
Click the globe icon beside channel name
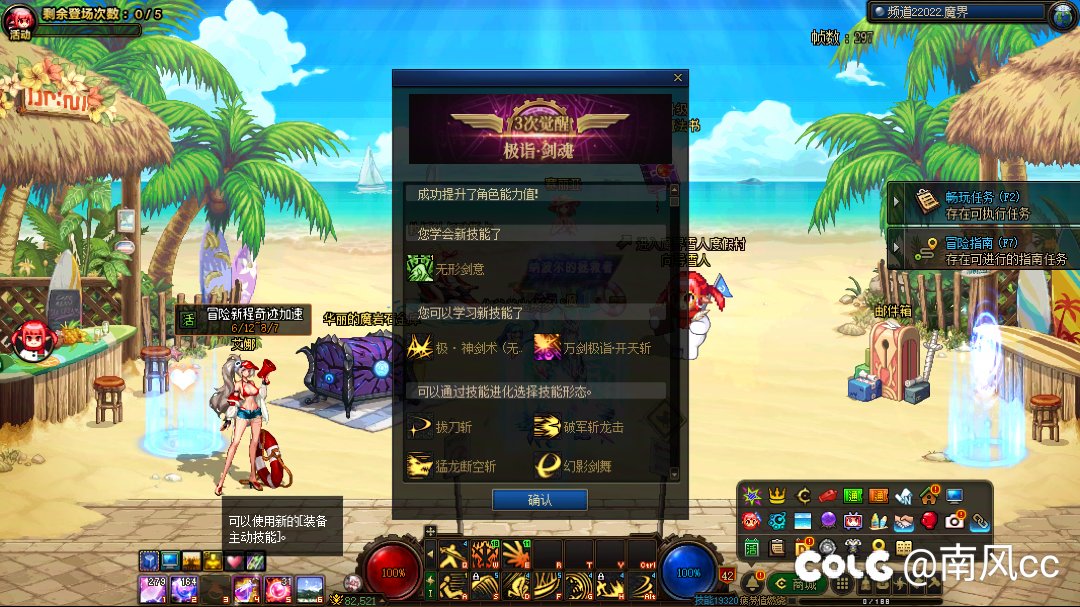1062,14
